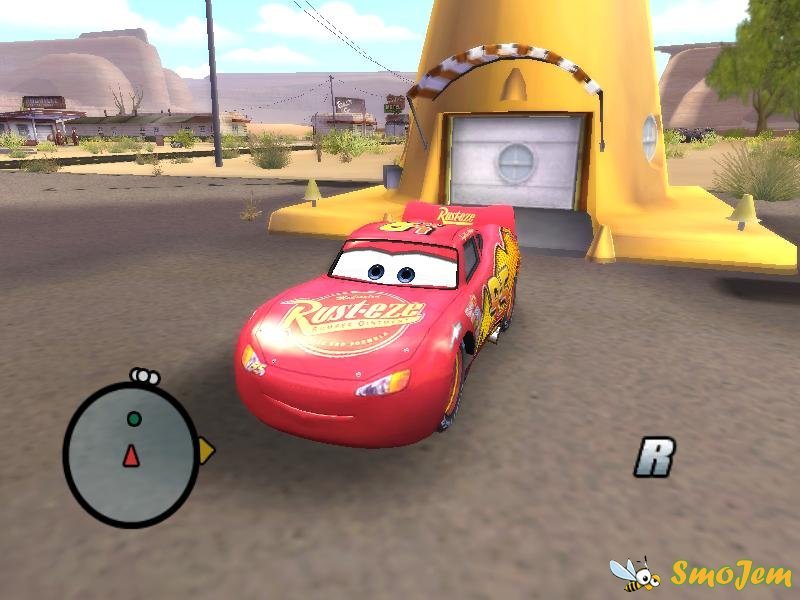800x600 pixels.
Task: Select the green dot marker on minimap
Action: tap(134, 418)
